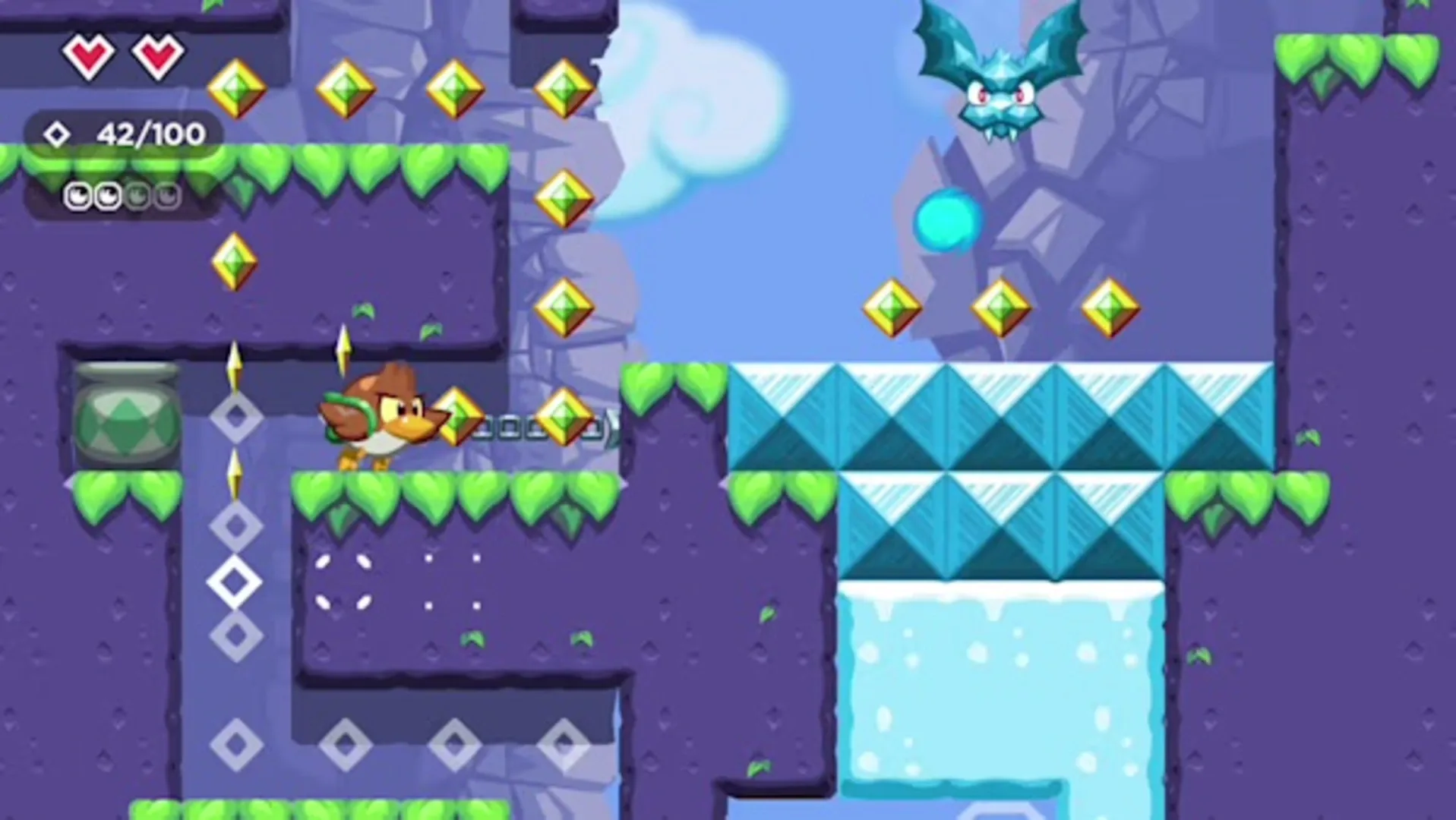
Task: Select the second active flap charge icon
Action: pyautogui.click(x=107, y=196)
